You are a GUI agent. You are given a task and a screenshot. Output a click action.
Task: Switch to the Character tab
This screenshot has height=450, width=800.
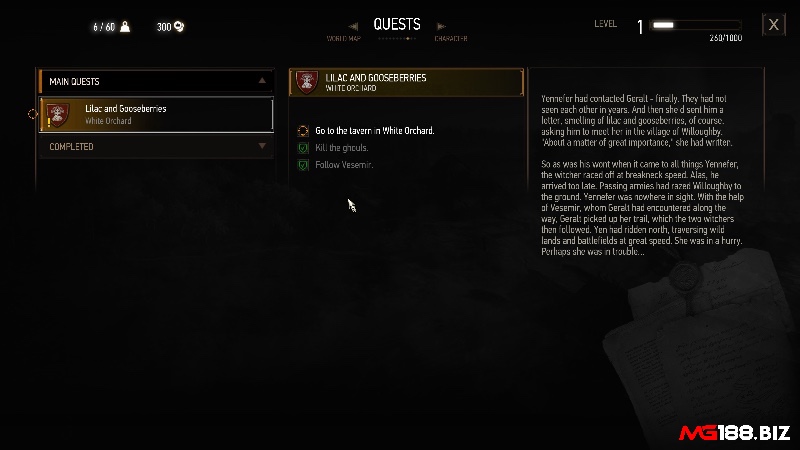(x=451, y=38)
